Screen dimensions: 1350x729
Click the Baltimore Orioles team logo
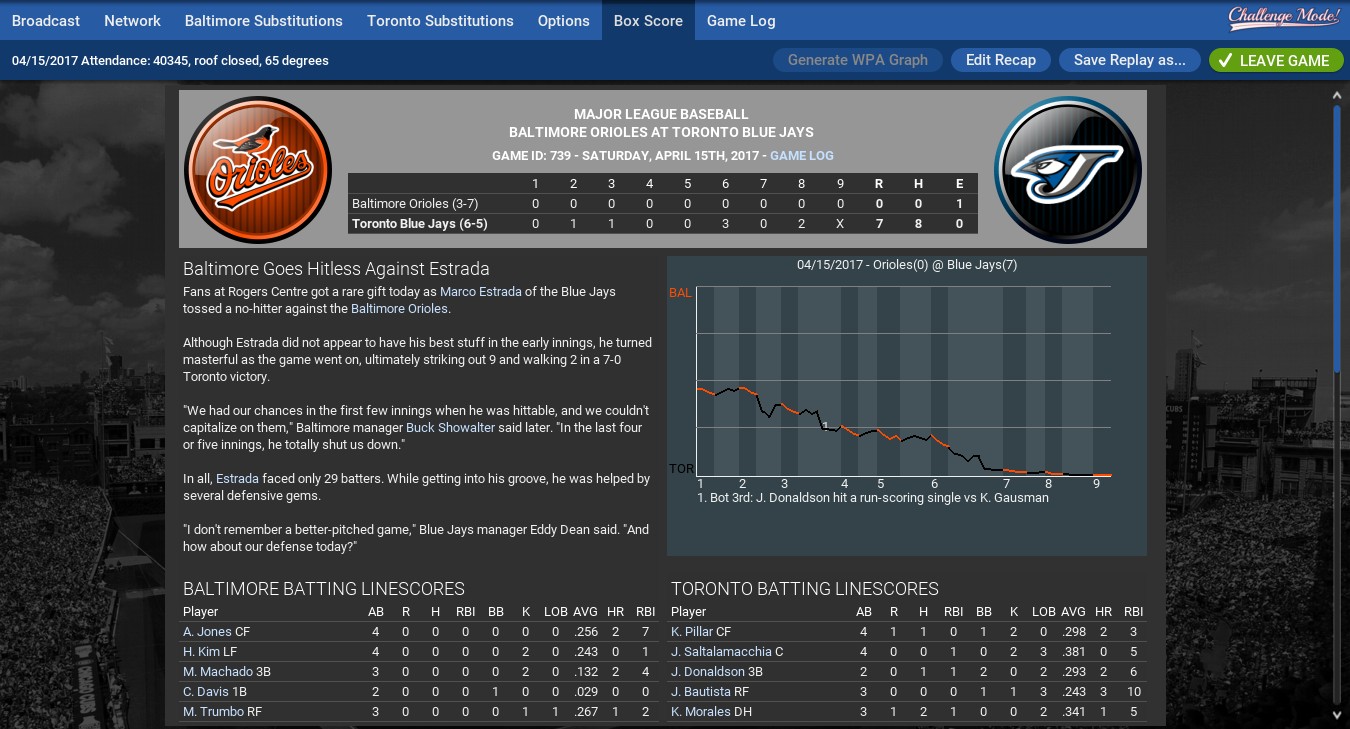[258, 169]
